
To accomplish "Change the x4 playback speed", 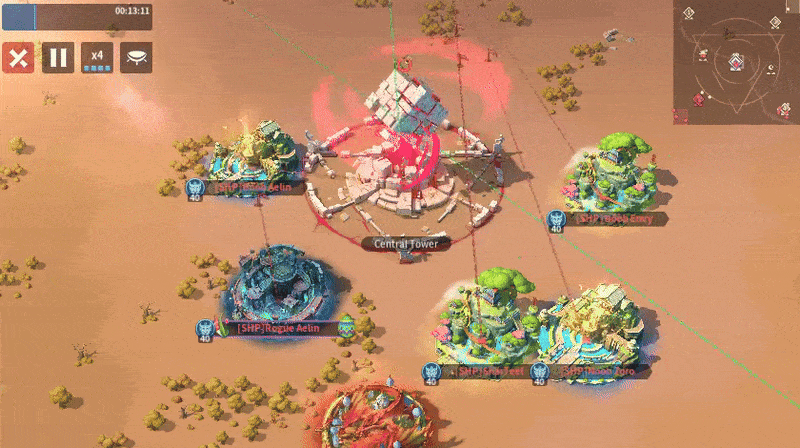I will click(97, 57).
